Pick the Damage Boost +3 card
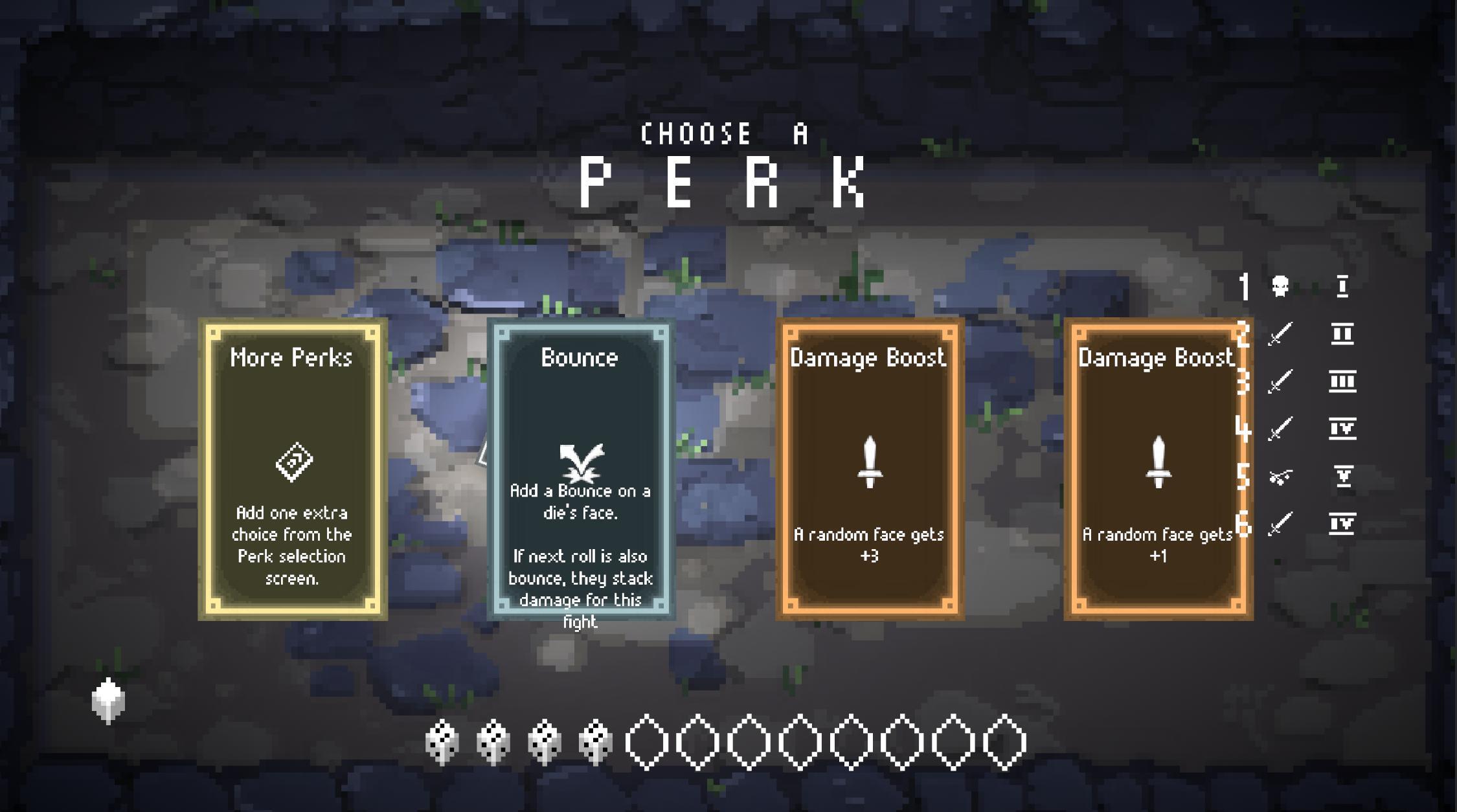The width and height of the screenshot is (1457, 812). point(869,469)
